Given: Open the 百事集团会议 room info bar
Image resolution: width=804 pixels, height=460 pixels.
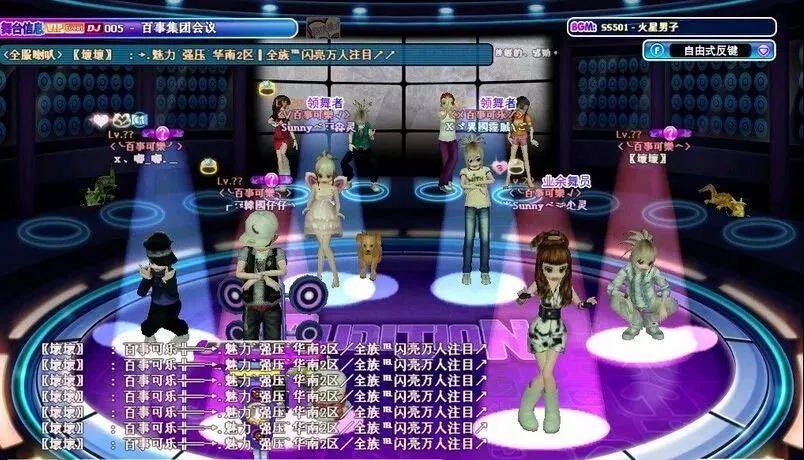Looking at the screenshot, I should (x=150, y=28).
